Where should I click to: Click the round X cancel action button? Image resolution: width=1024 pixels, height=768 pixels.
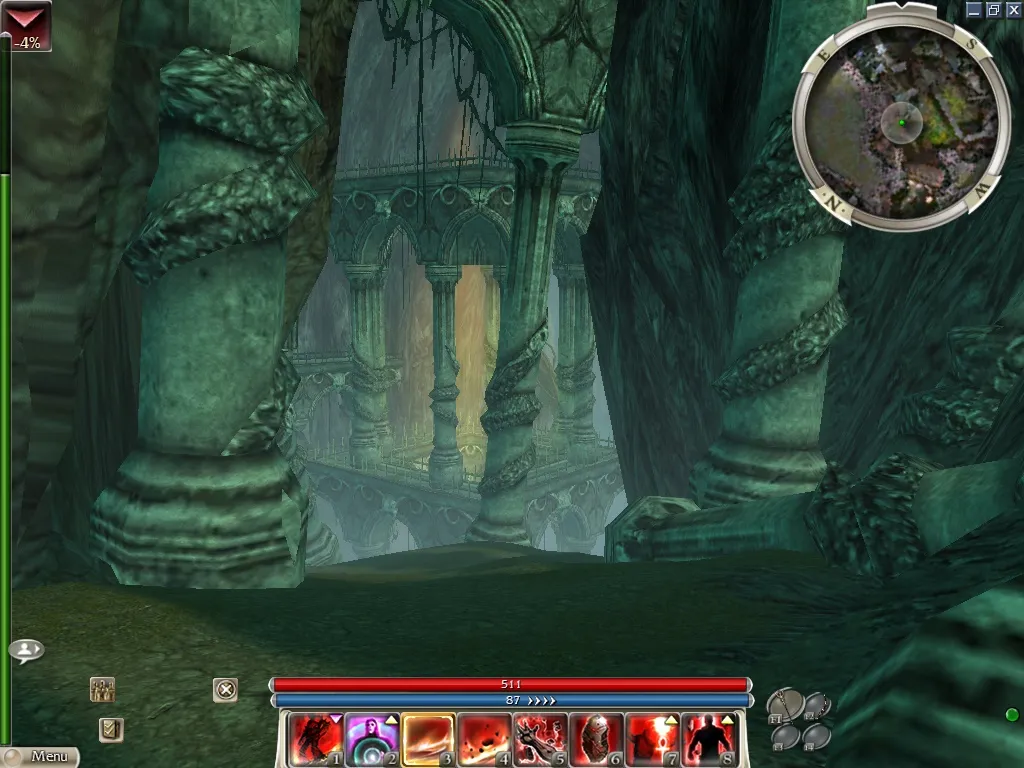point(226,689)
